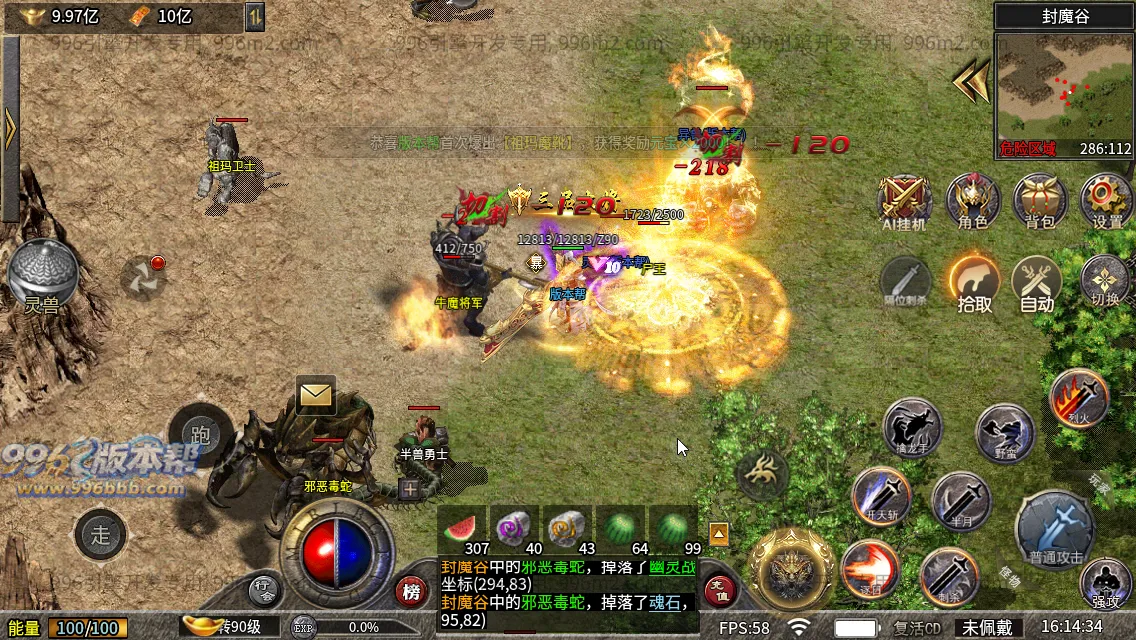Use the 野蛮 charge skill

click(x=1005, y=433)
